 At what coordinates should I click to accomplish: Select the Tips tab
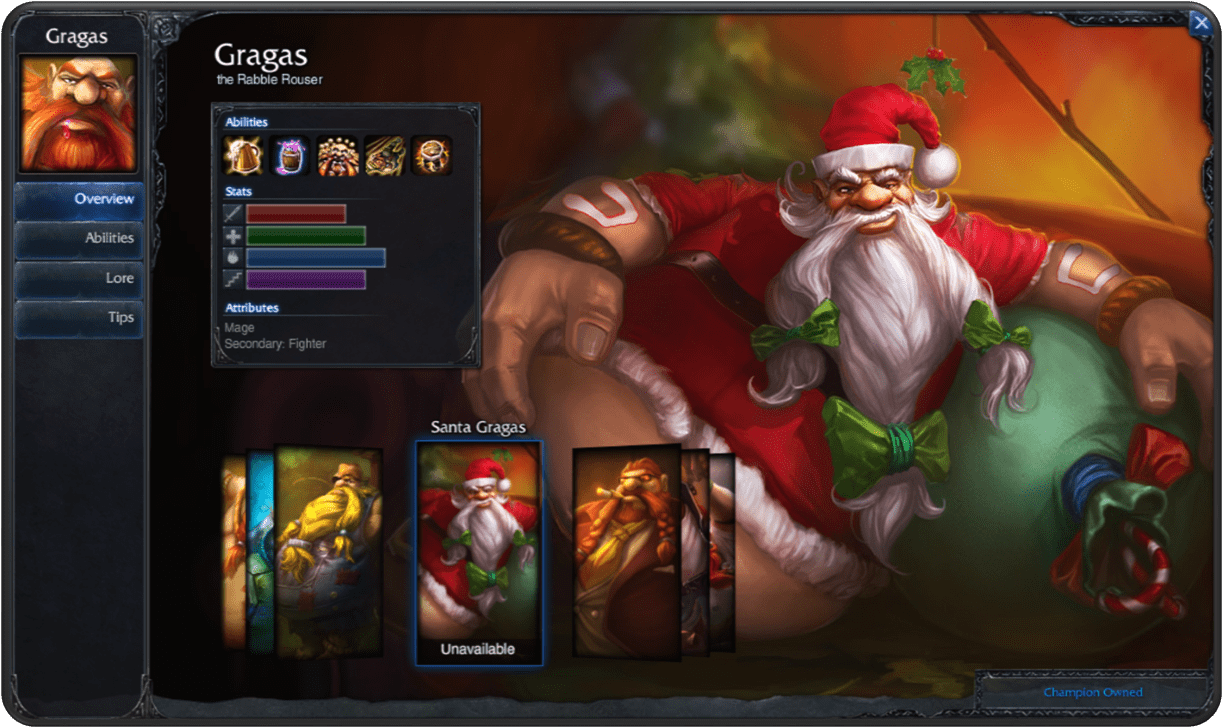79,317
